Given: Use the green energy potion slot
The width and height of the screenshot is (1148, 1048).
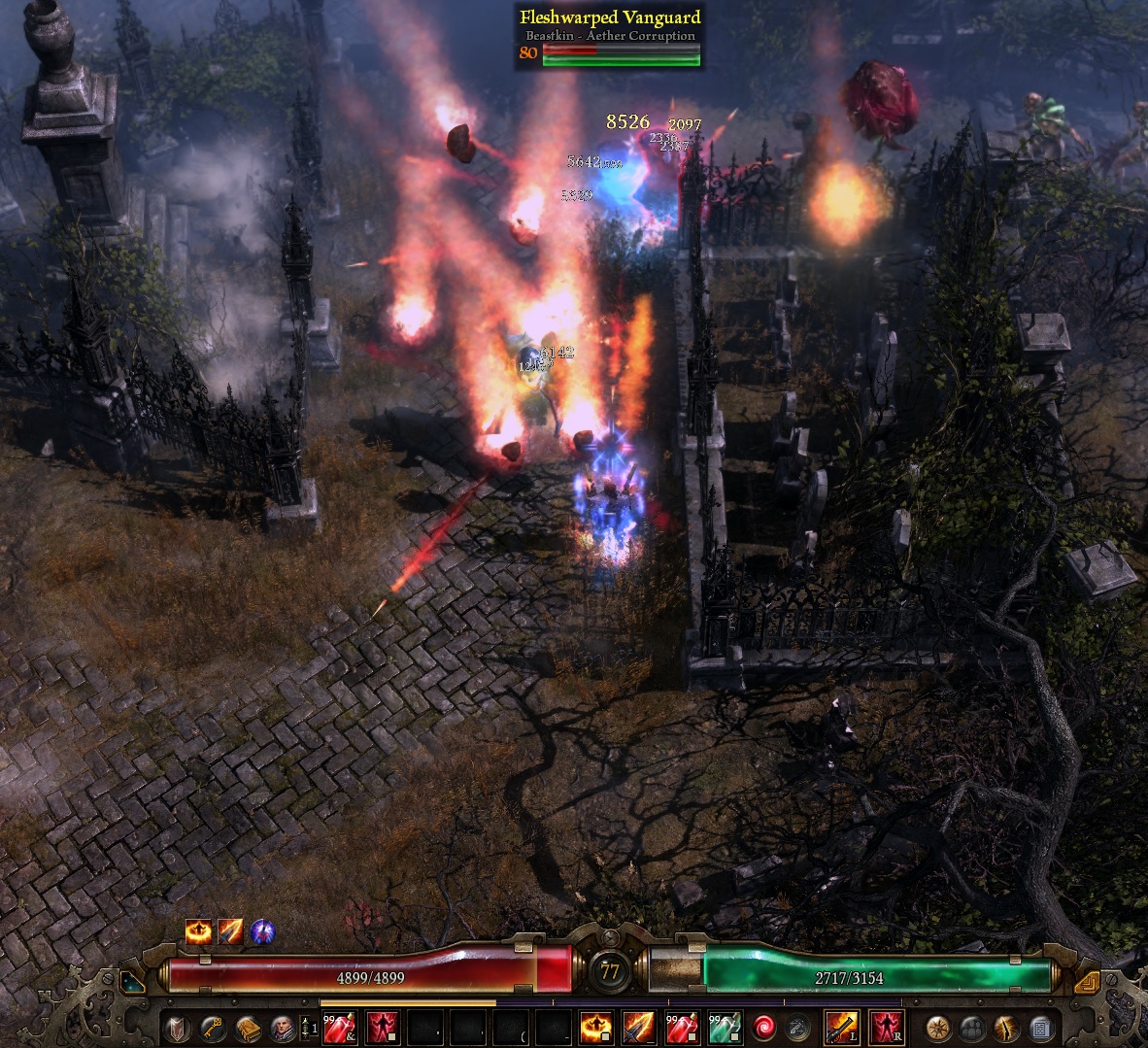Looking at the screenshot, I should (725, 1027).
